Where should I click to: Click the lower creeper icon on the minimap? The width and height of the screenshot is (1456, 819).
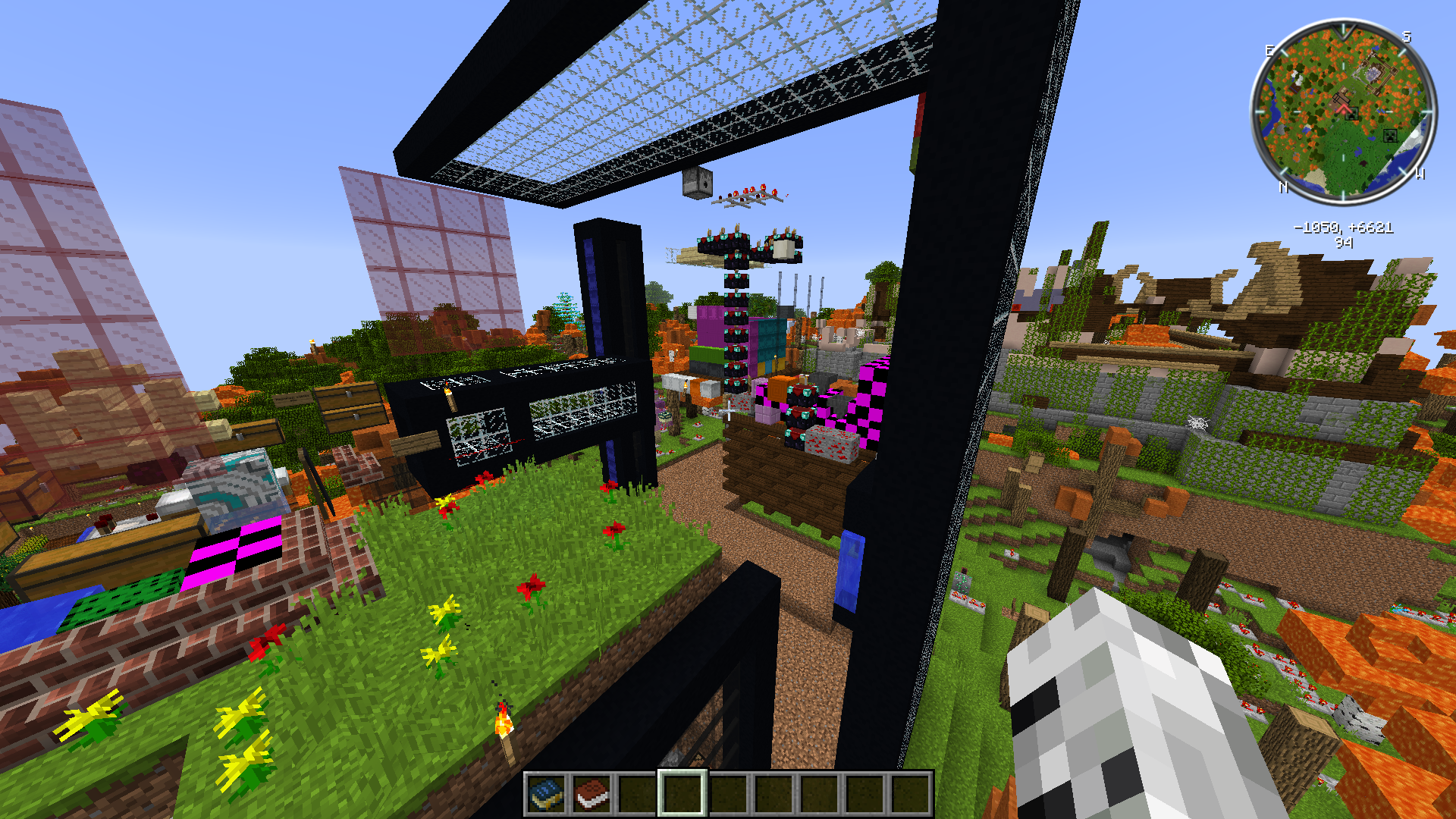[x=1390, y=136]
